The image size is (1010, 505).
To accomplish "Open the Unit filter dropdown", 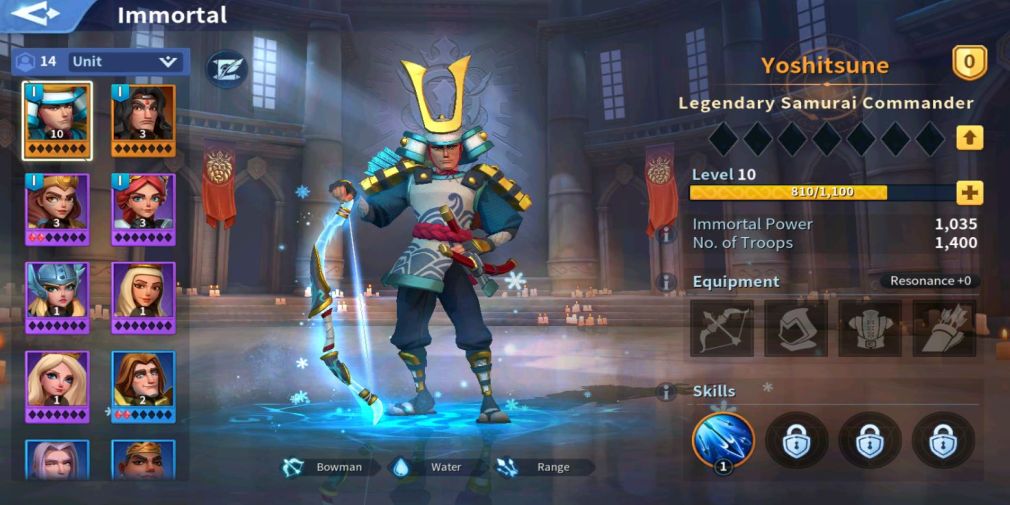I will 125,62.
